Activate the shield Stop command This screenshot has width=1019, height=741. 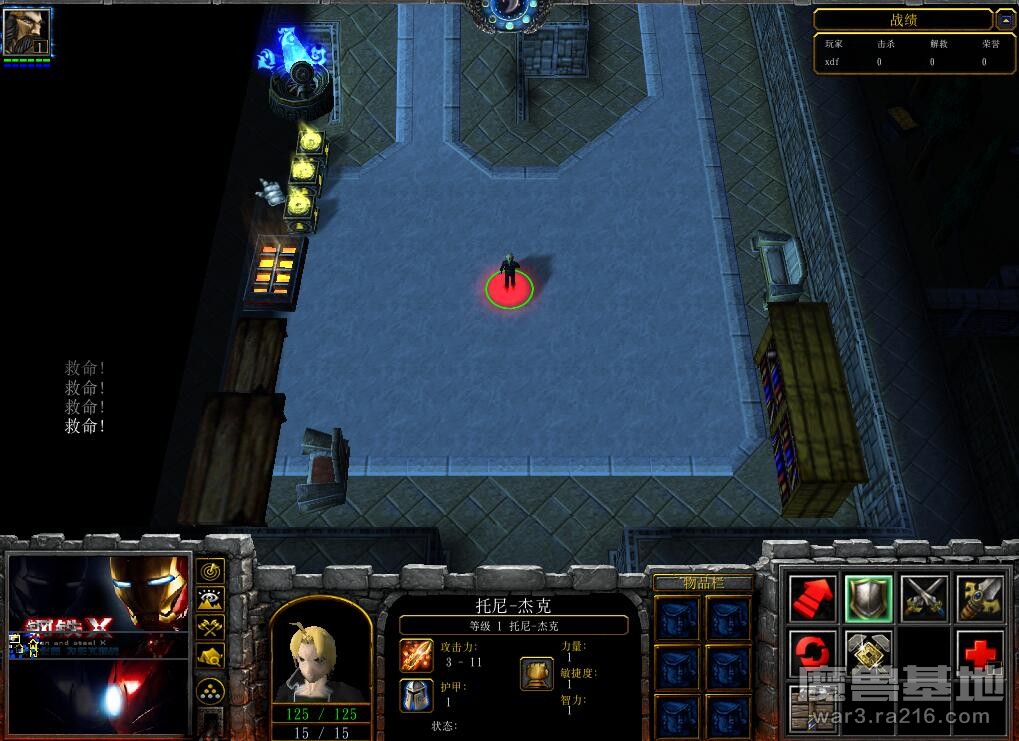[x=869, y=598]
